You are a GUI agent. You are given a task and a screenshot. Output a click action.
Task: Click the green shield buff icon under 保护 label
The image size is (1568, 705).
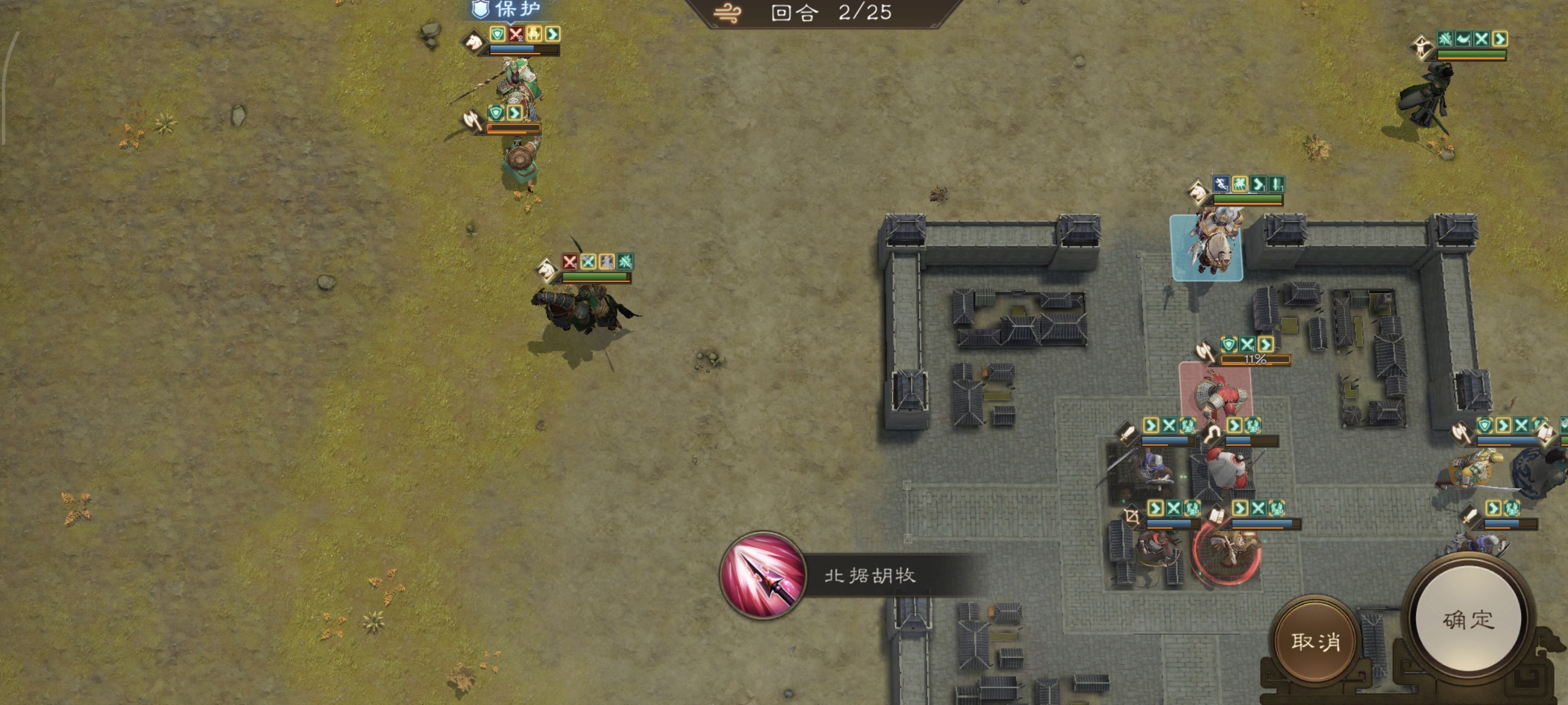[x=497, y=35]
